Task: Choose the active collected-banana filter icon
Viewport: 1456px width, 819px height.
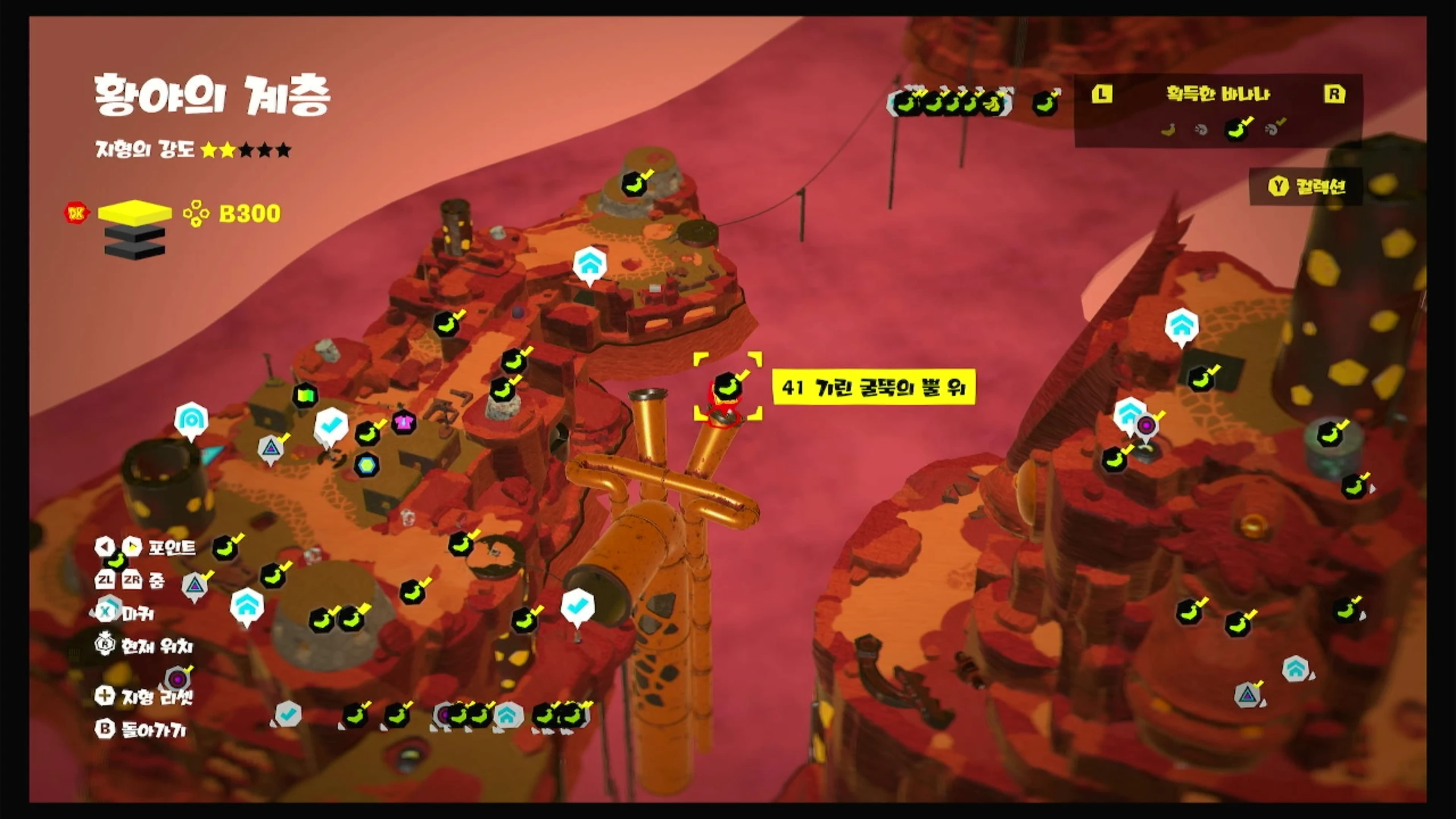Action: (x=1236, y=130)
